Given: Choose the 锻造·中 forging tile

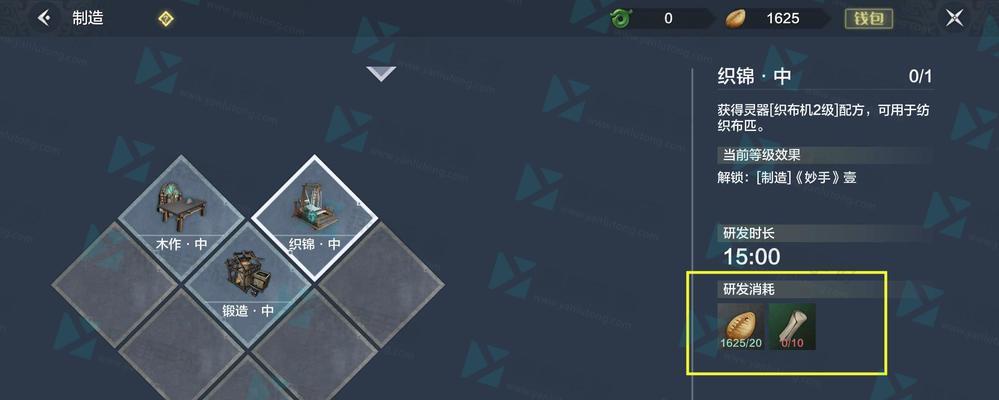Looking at the screenshot, I should pos(248,280).
